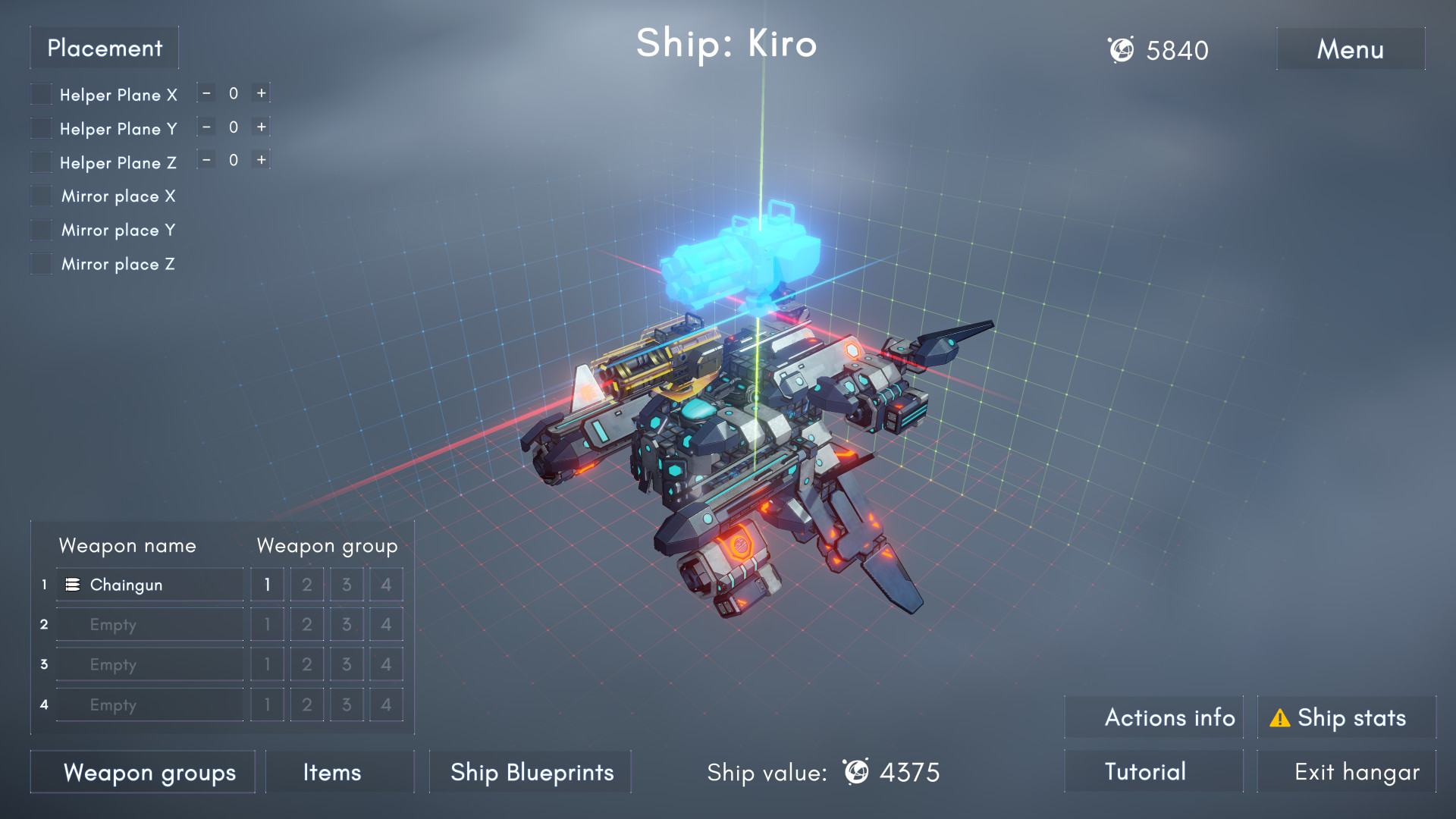Open the Menu

1350,49
